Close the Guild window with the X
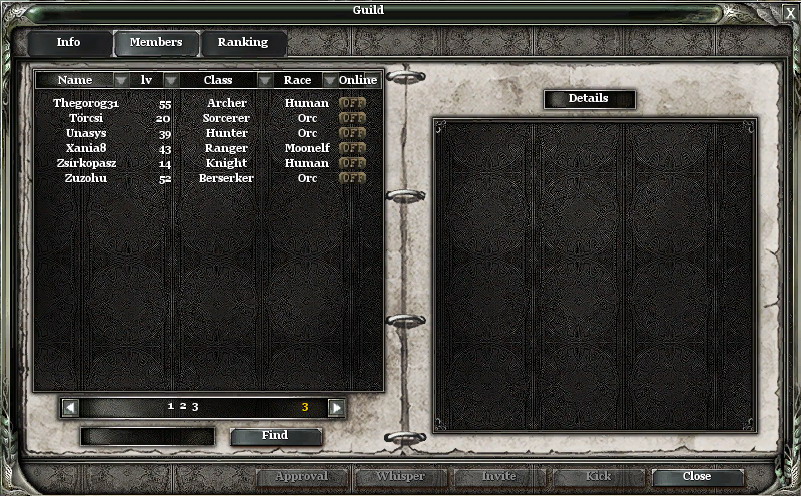801x496 pixels. (790, 13)
